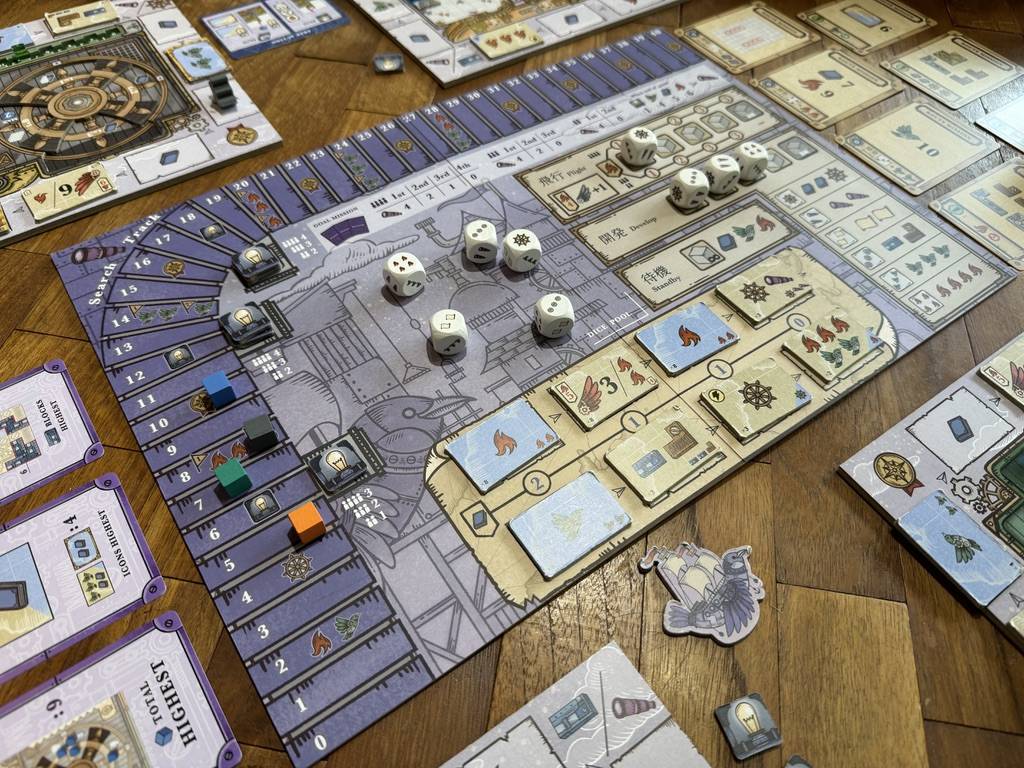Choose the green cube on the Search Track
Screen dimensions: 1024x768
point(233,477)
